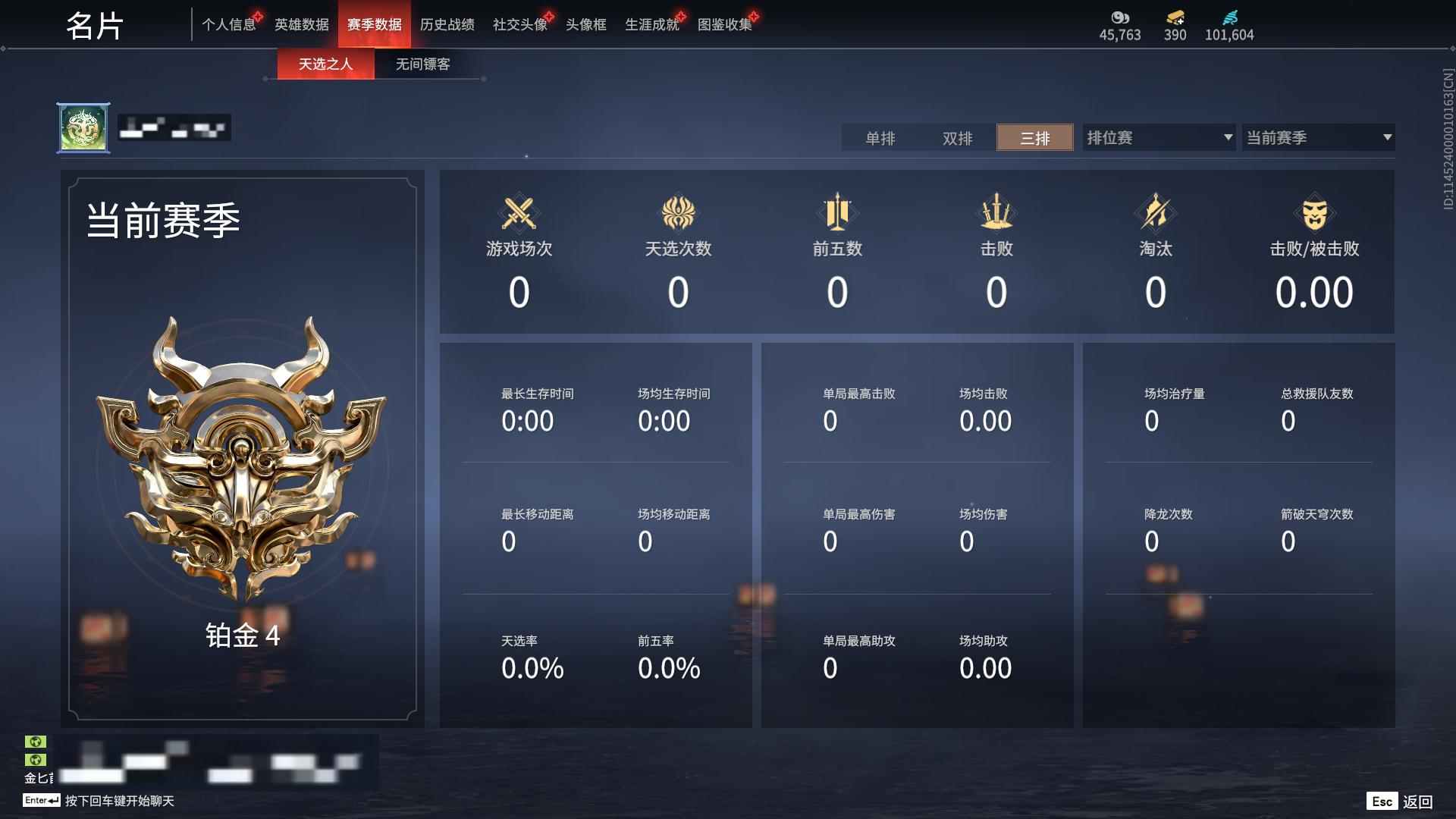
Task: Open the 图鉴收集 menu item
Action: [x=723, y=24]
